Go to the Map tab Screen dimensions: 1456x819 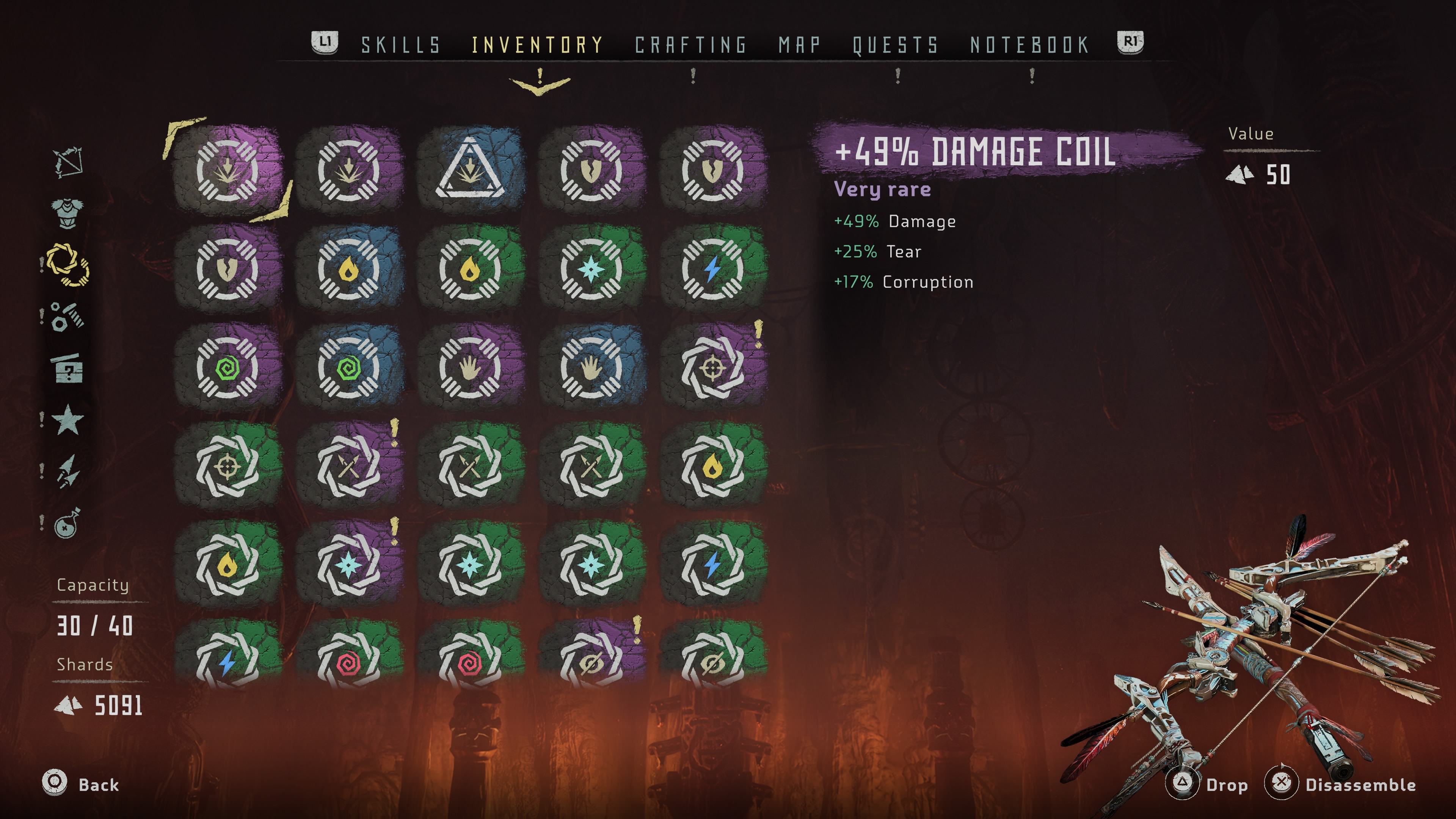(799, 45)
